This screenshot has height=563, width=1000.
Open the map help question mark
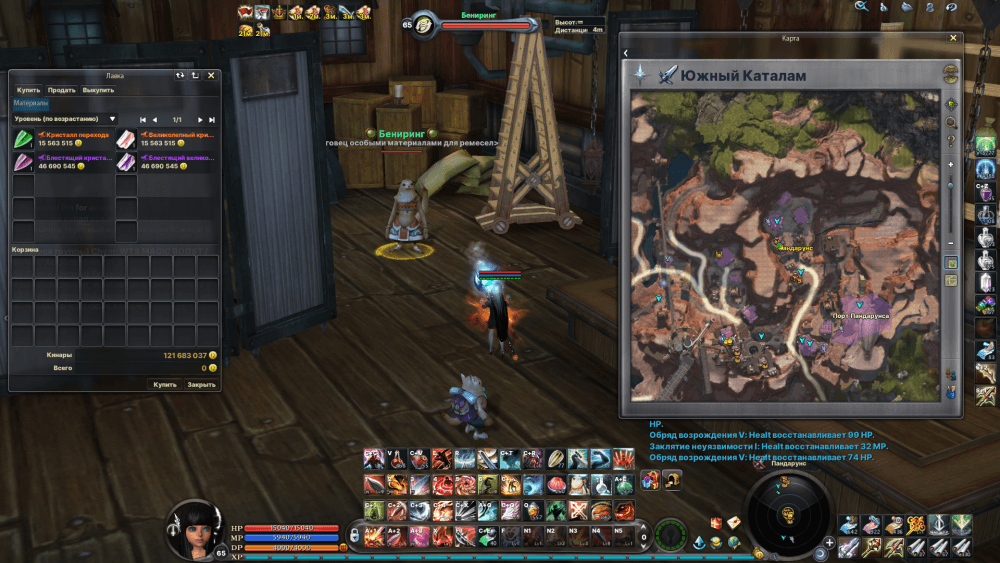coord(951,141)
